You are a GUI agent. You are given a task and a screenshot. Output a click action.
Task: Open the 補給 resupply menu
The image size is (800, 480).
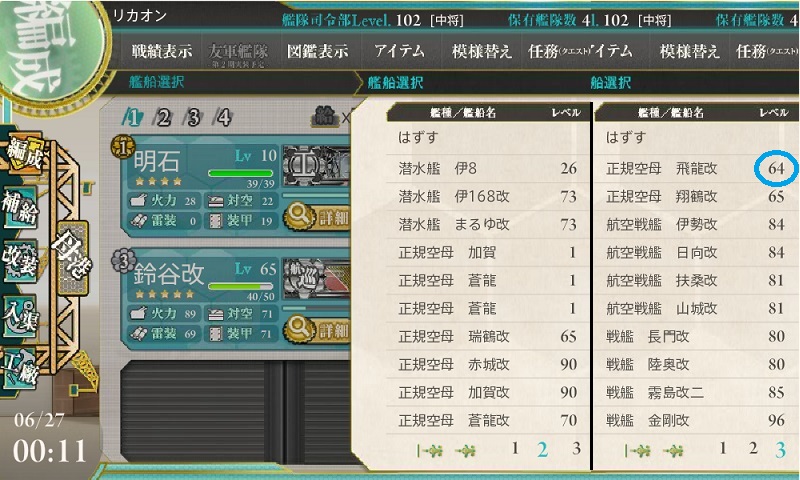pyautogui.click(x=23, y=204)
